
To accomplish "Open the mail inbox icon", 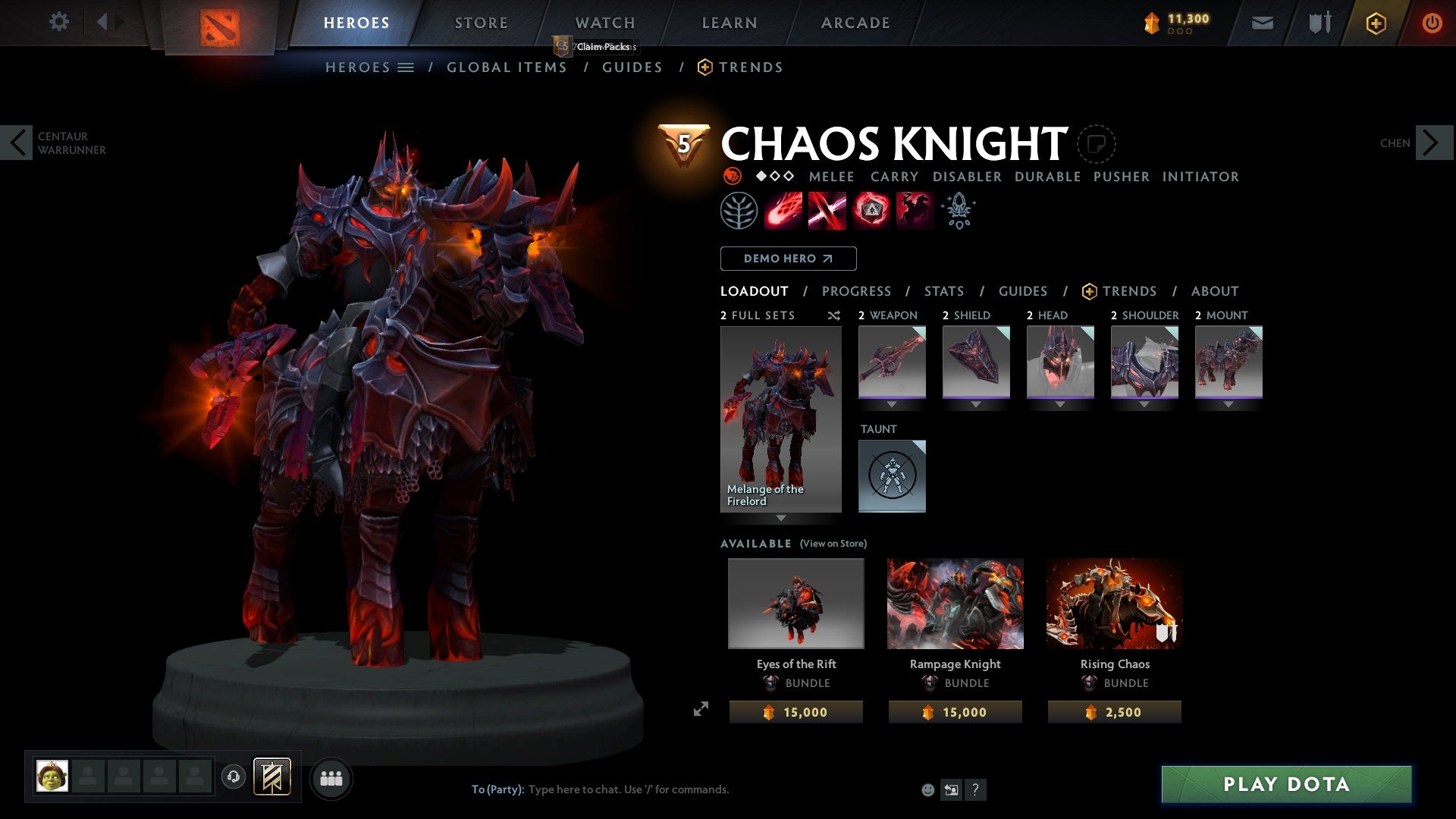I will (x=1262, y=22).
